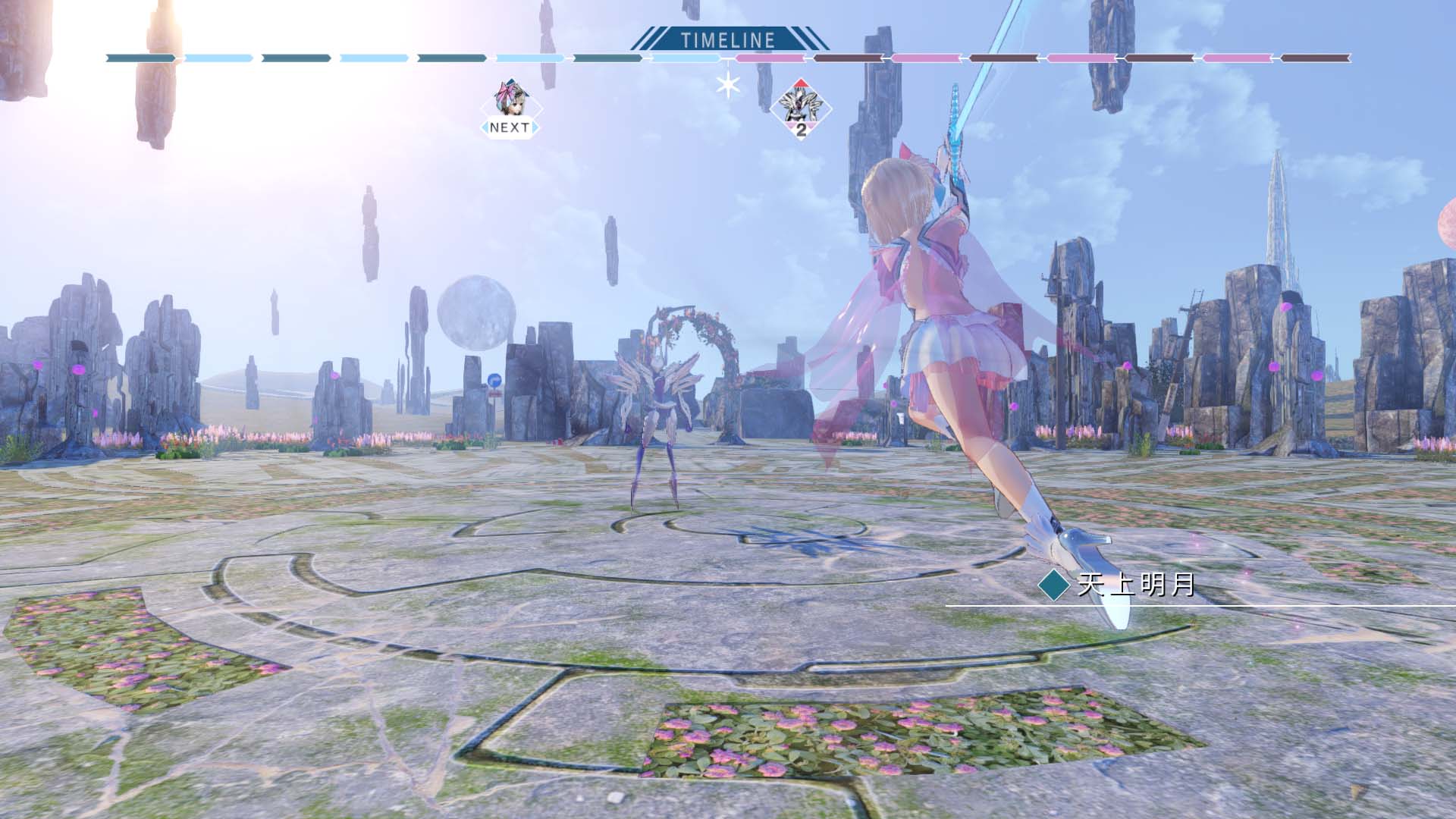Click the red triangle above the enemy portrait
The image size is (1456, 819).
pos(799,83)
